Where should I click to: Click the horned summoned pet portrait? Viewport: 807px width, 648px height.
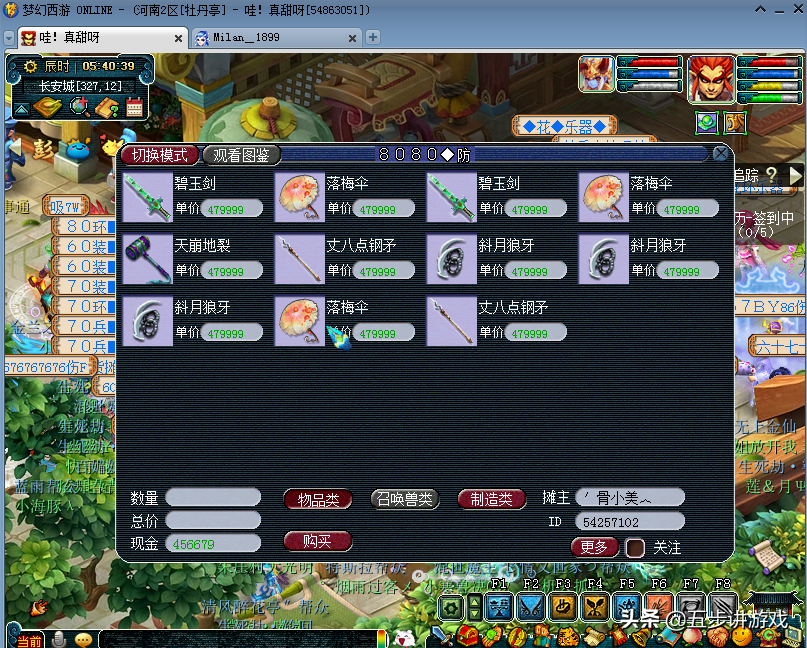coord(597,75)
